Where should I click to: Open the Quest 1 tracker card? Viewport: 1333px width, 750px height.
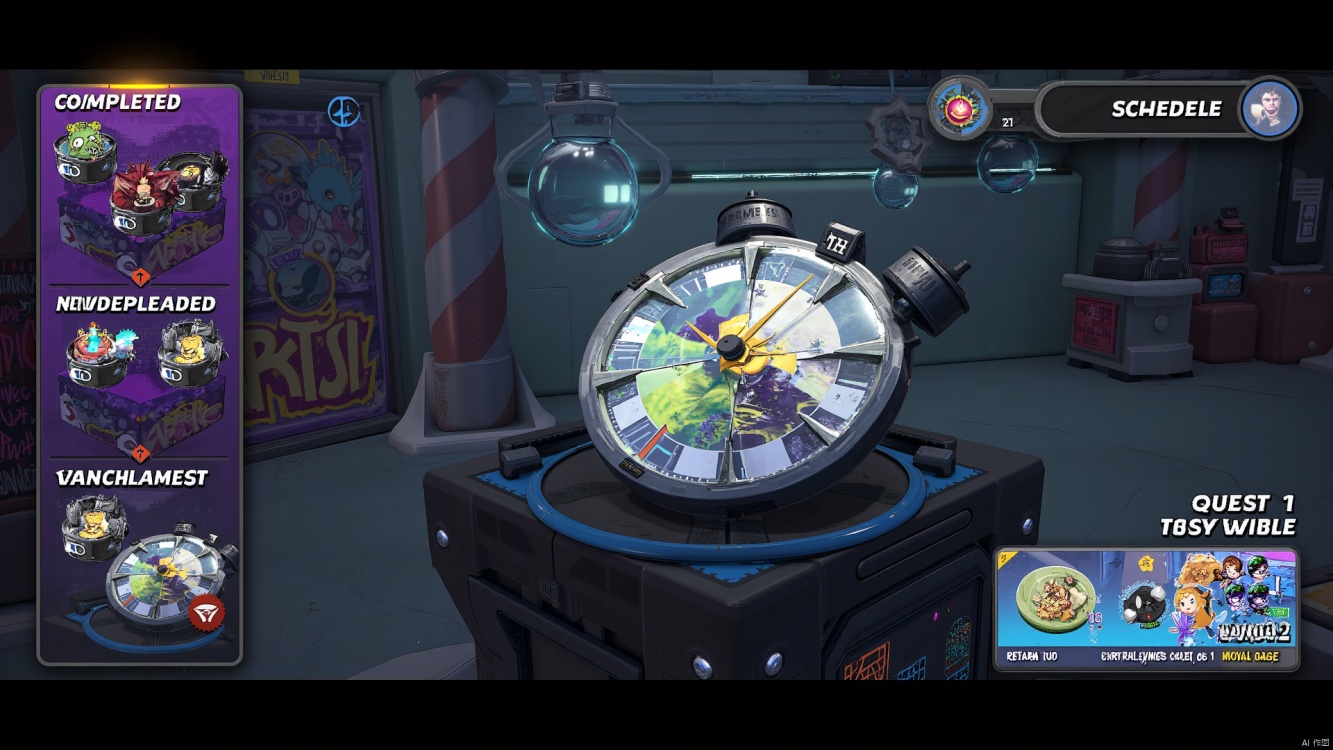(x=1146, y=609)
